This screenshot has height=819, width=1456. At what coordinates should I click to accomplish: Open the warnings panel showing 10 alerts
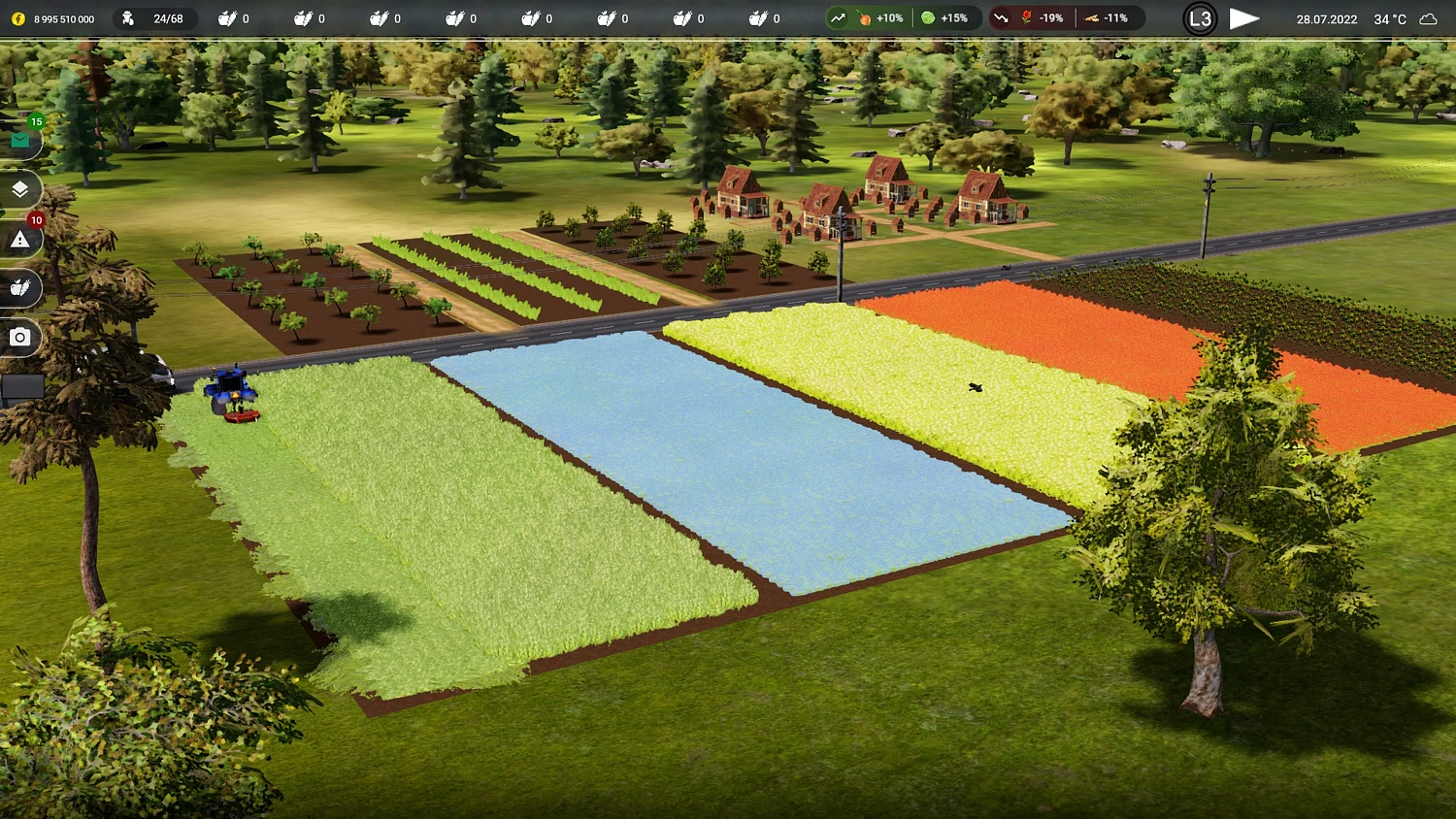(x=20, y=239)
